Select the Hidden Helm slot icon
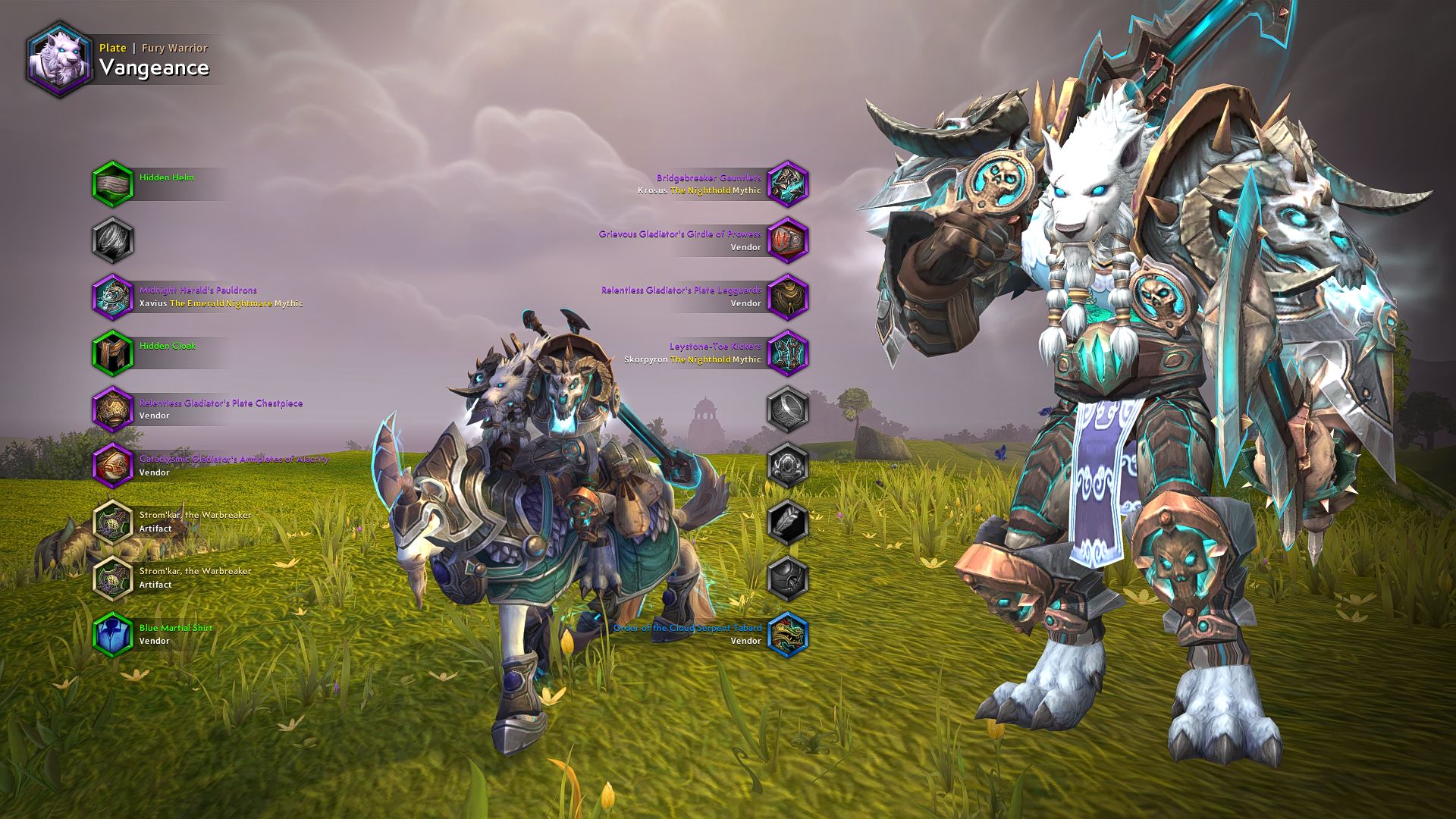Image resolution: width=1456 pixels, height=819 pixels. coord(115,183)
